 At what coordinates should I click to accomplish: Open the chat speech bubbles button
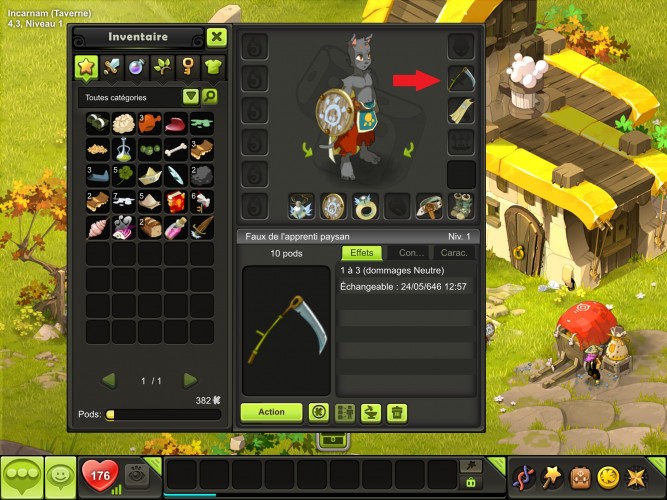click(x=23, y=475)
